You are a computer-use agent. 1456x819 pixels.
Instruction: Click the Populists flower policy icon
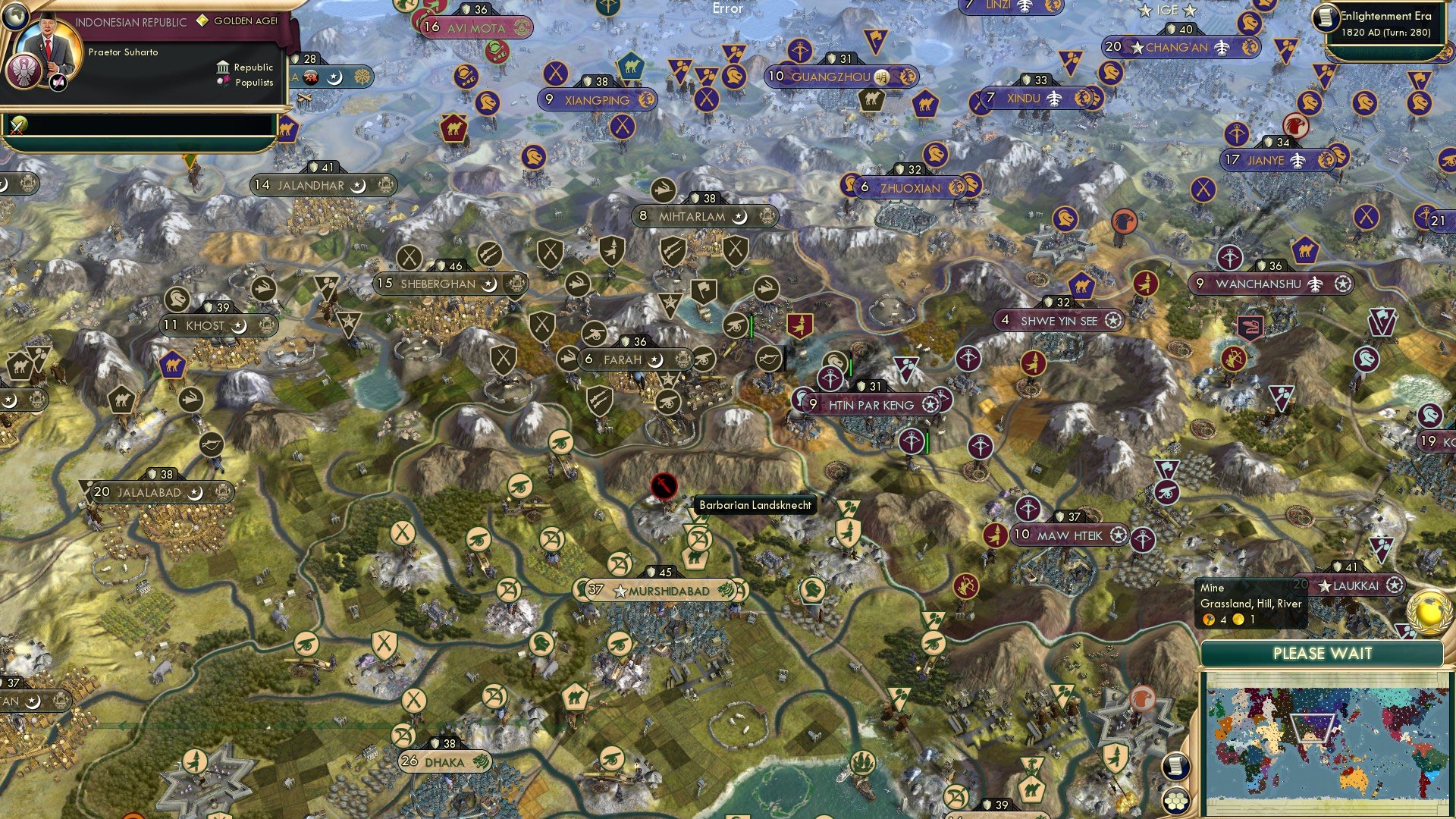223,83
